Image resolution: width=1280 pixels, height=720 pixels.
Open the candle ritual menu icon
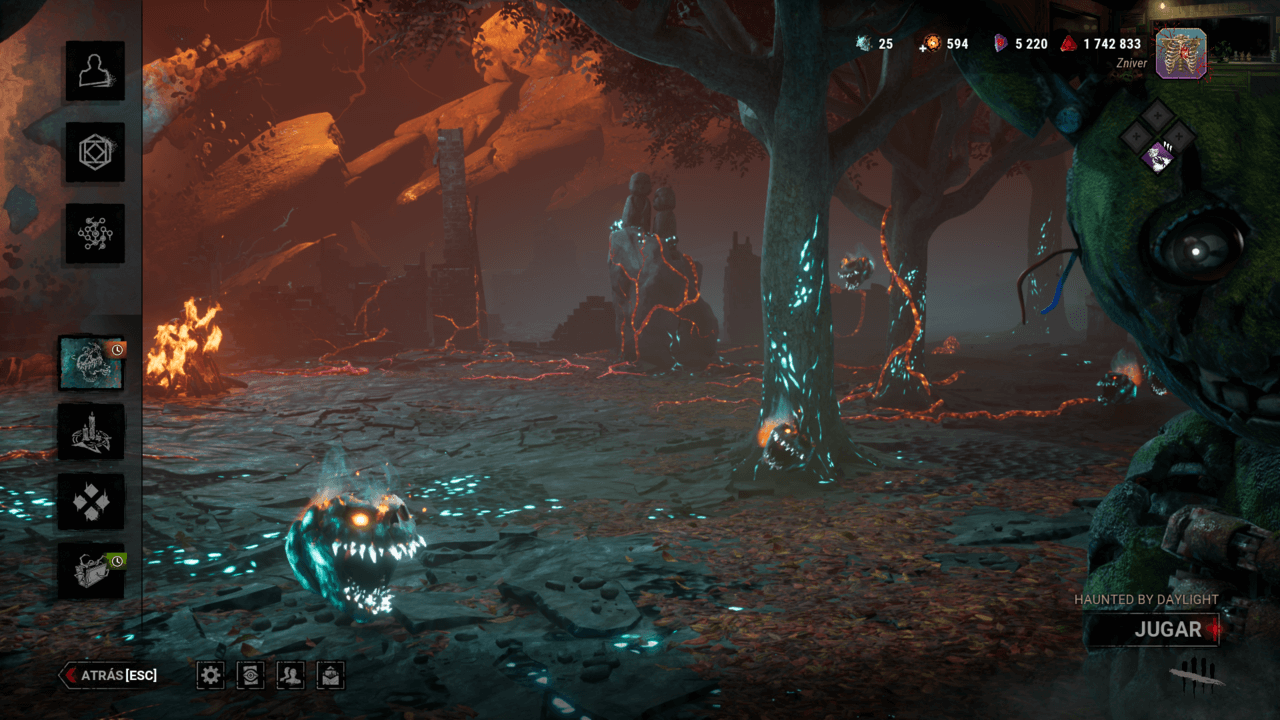(91, 432)
